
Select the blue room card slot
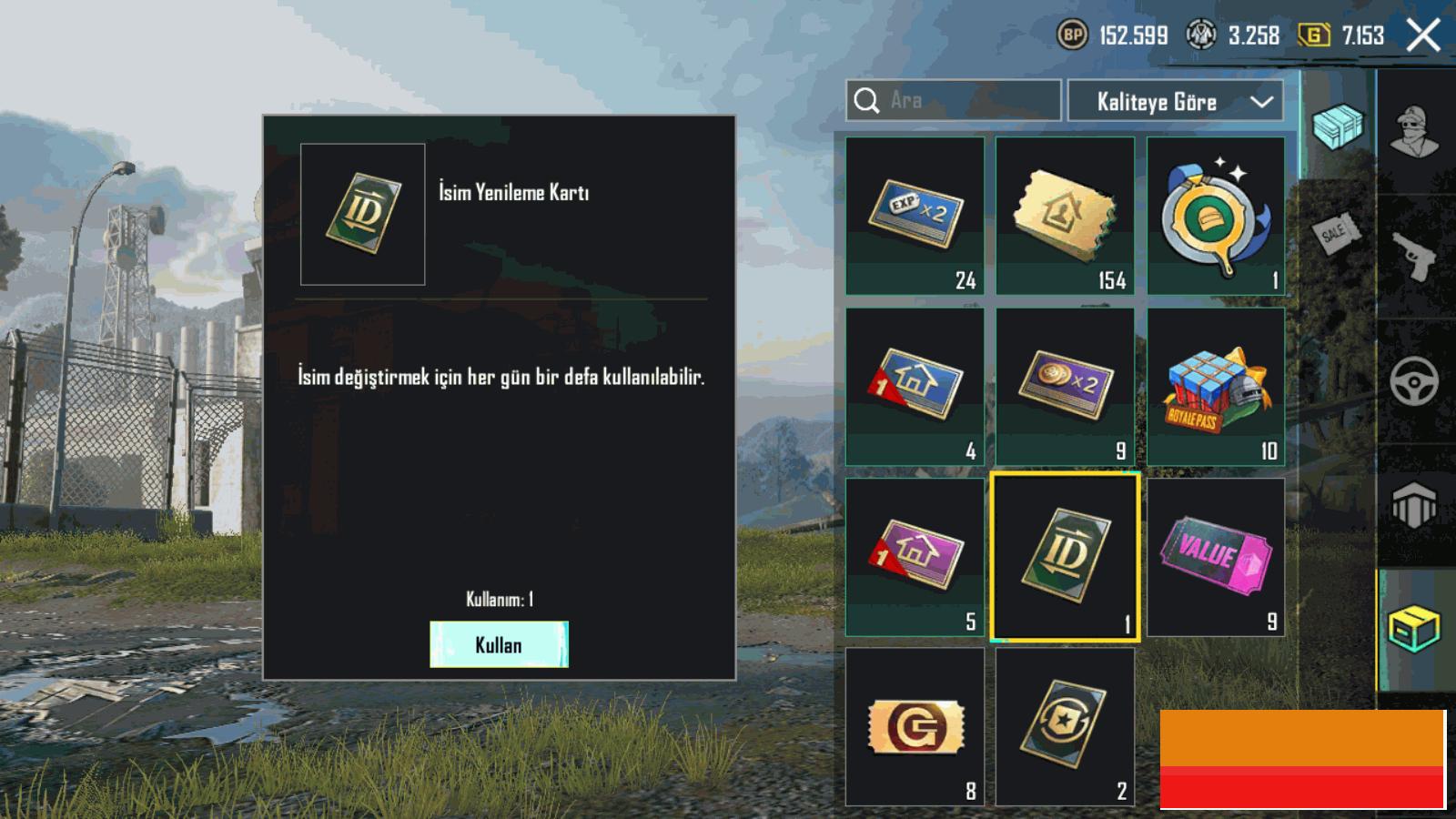click(x=915, y=387)
